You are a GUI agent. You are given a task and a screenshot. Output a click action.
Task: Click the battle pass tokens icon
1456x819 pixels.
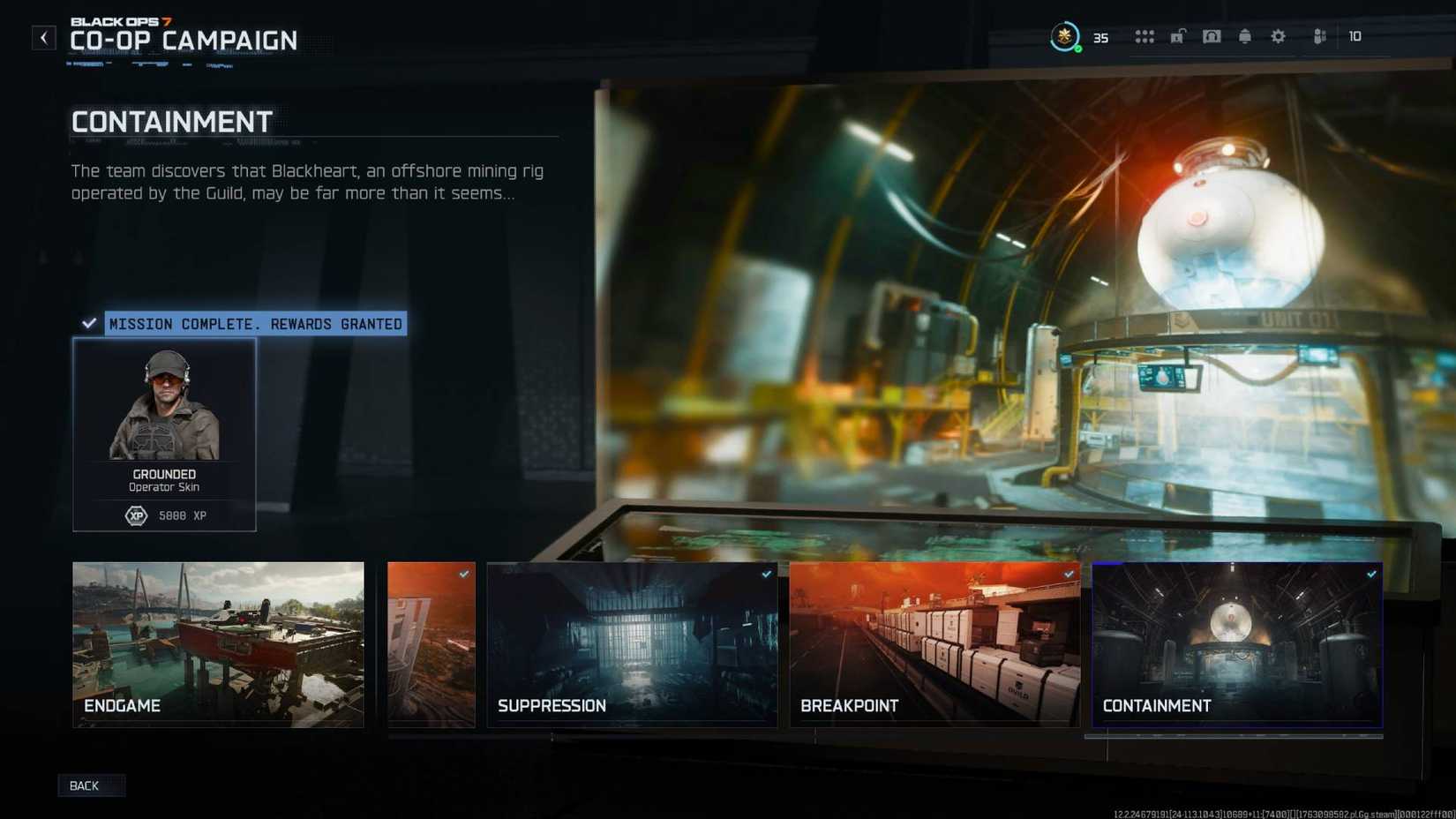click(x=1321, y=37)
